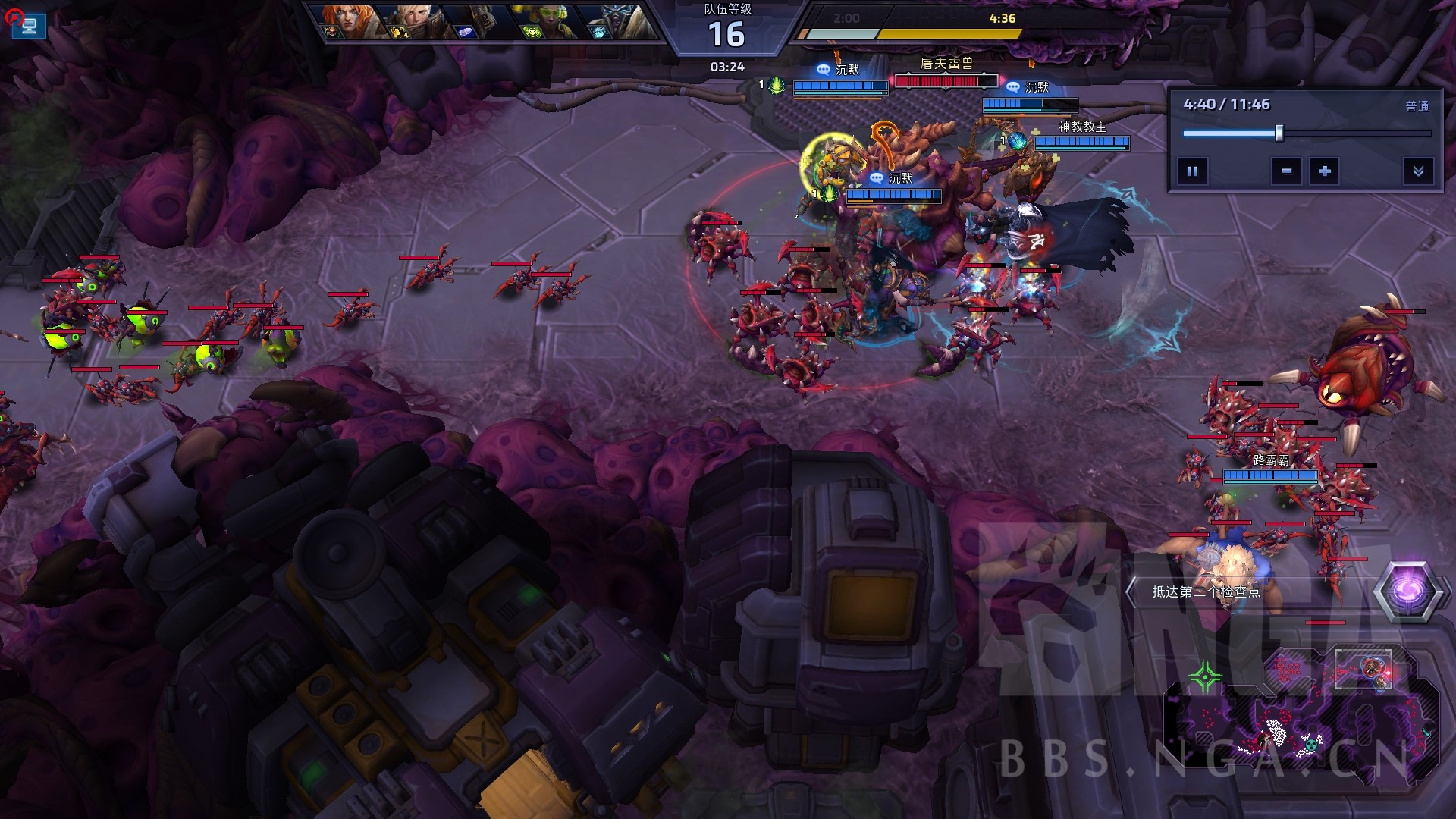This screenshot has width=1456, height=819.
Task: Expand the replay panel with the double-chevron button
Action: tap(1418, 171)
